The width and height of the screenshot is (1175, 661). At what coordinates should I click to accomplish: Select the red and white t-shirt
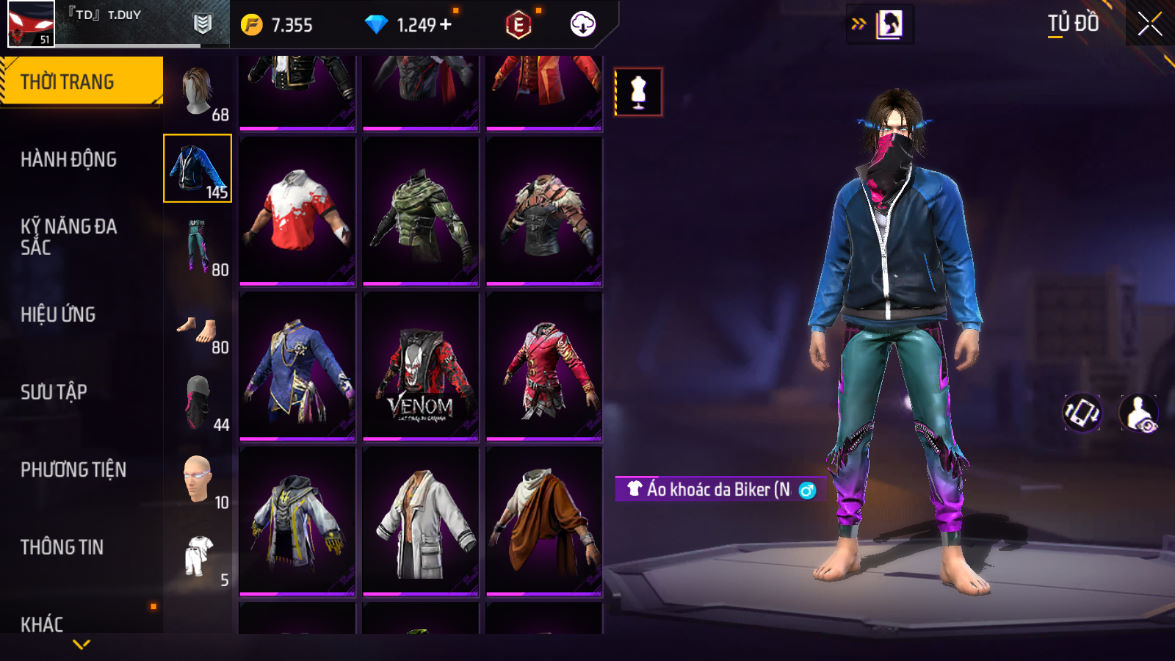pyautogui.click(x=297, y=211)
